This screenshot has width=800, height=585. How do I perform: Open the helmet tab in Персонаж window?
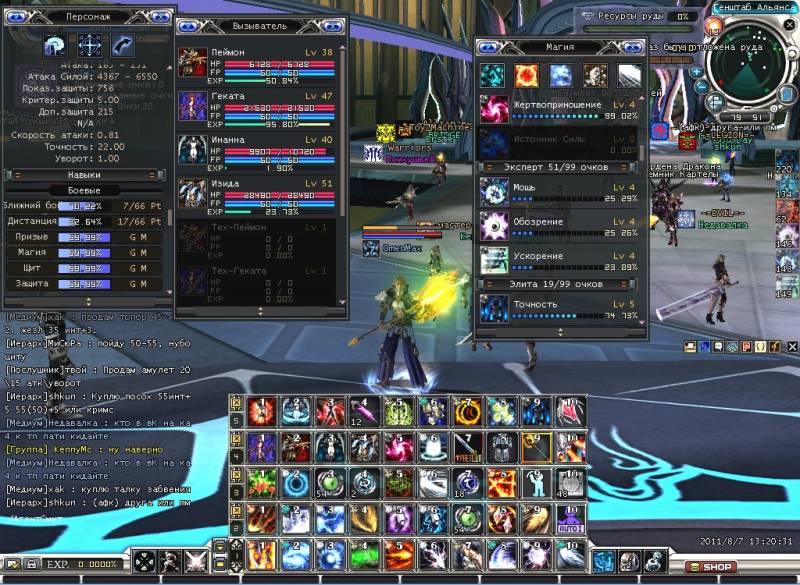pyautogui.click(x=56, y=45)
